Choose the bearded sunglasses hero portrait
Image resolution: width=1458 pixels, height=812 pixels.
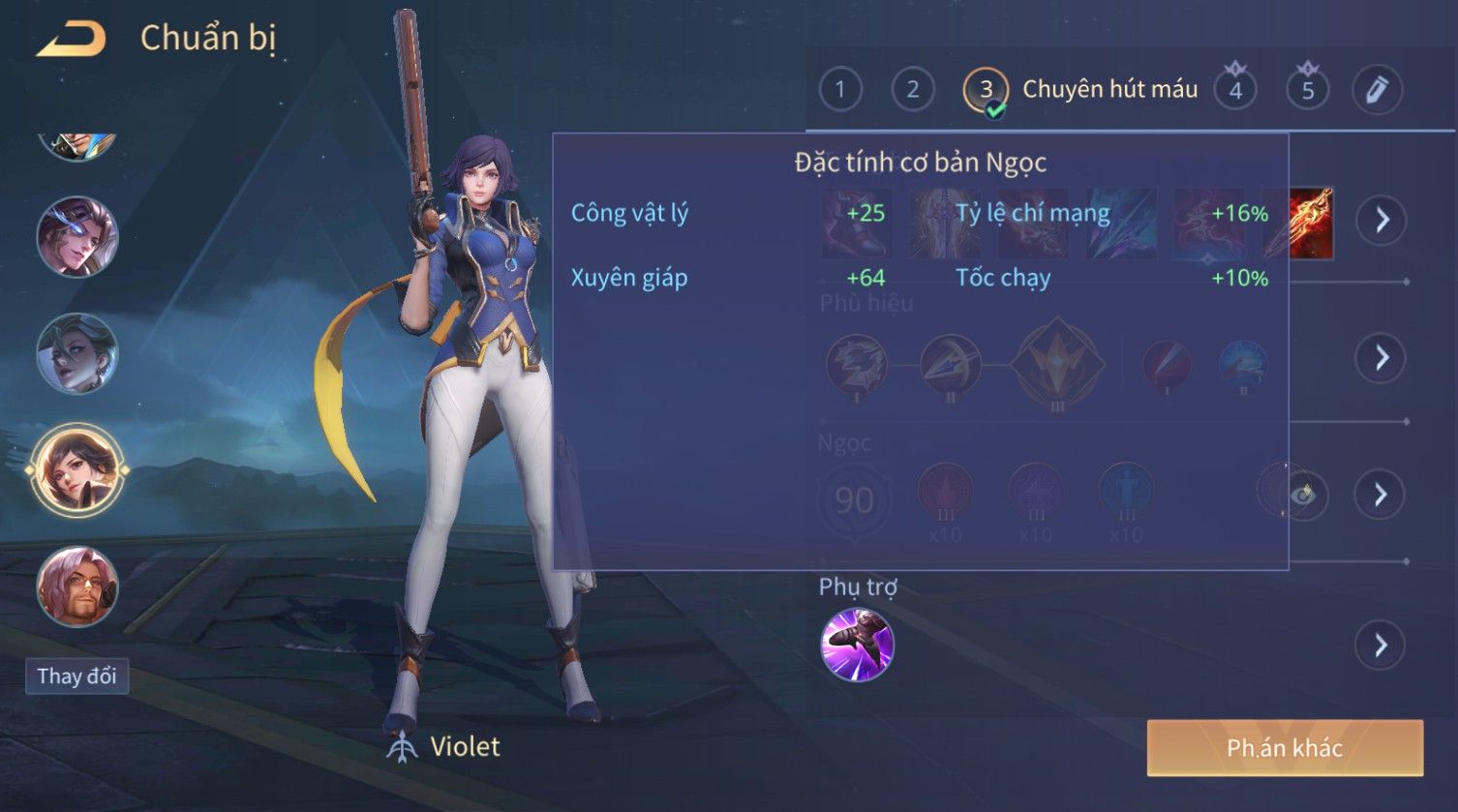point(77,586)
